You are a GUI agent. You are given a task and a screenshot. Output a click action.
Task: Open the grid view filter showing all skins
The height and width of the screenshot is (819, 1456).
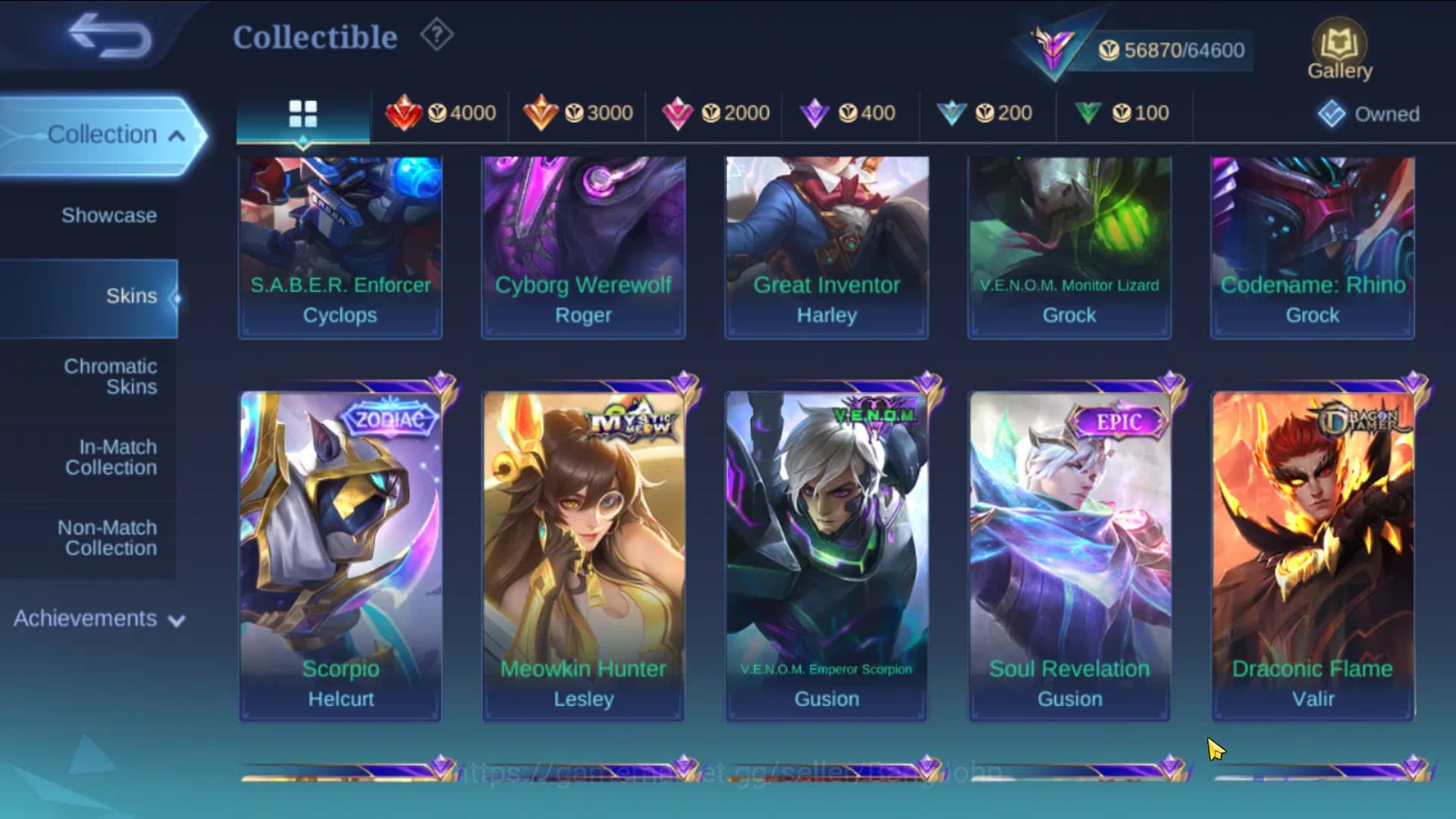pyautogui.click(x=303, y=114)
